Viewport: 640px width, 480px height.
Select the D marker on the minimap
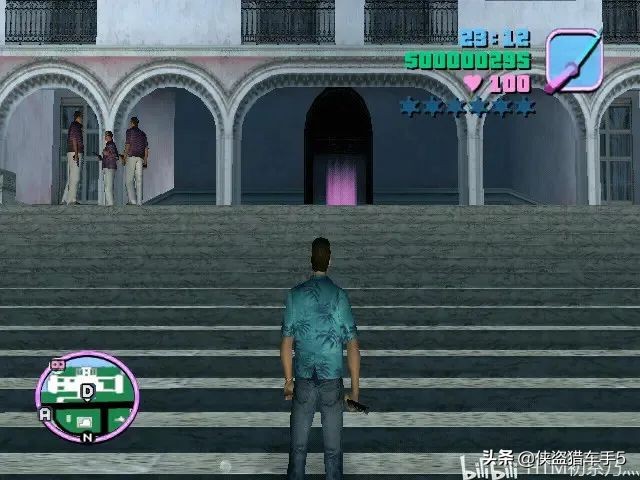point(88,390)
